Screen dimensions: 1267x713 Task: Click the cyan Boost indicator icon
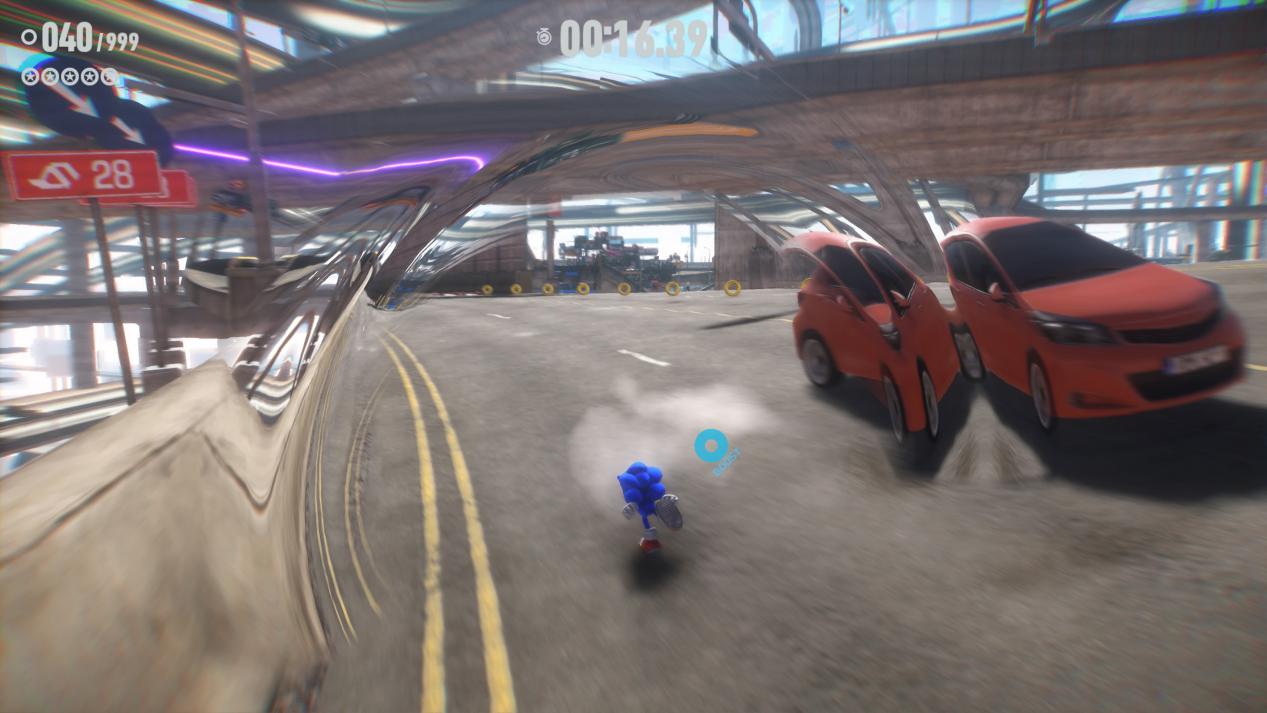click(x=711, y=445)
